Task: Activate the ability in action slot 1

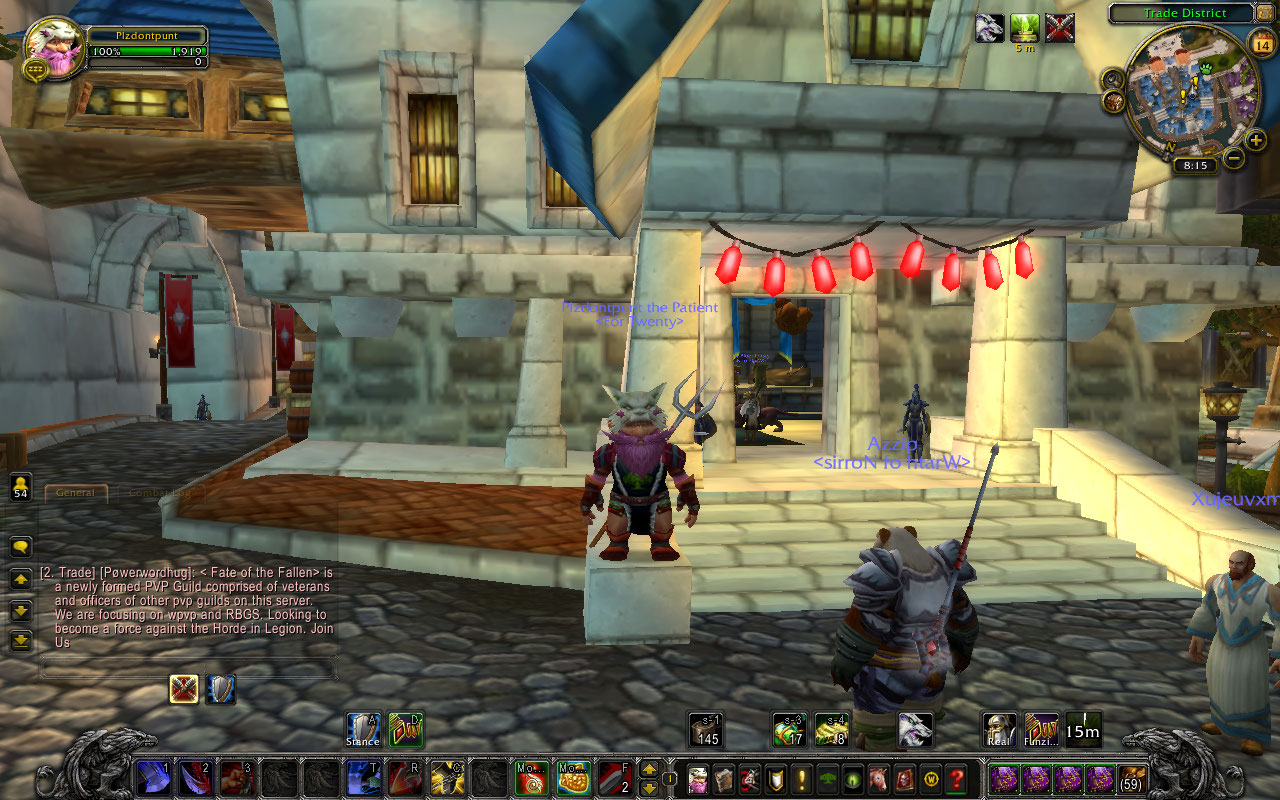Action: [x=153, y=777]
